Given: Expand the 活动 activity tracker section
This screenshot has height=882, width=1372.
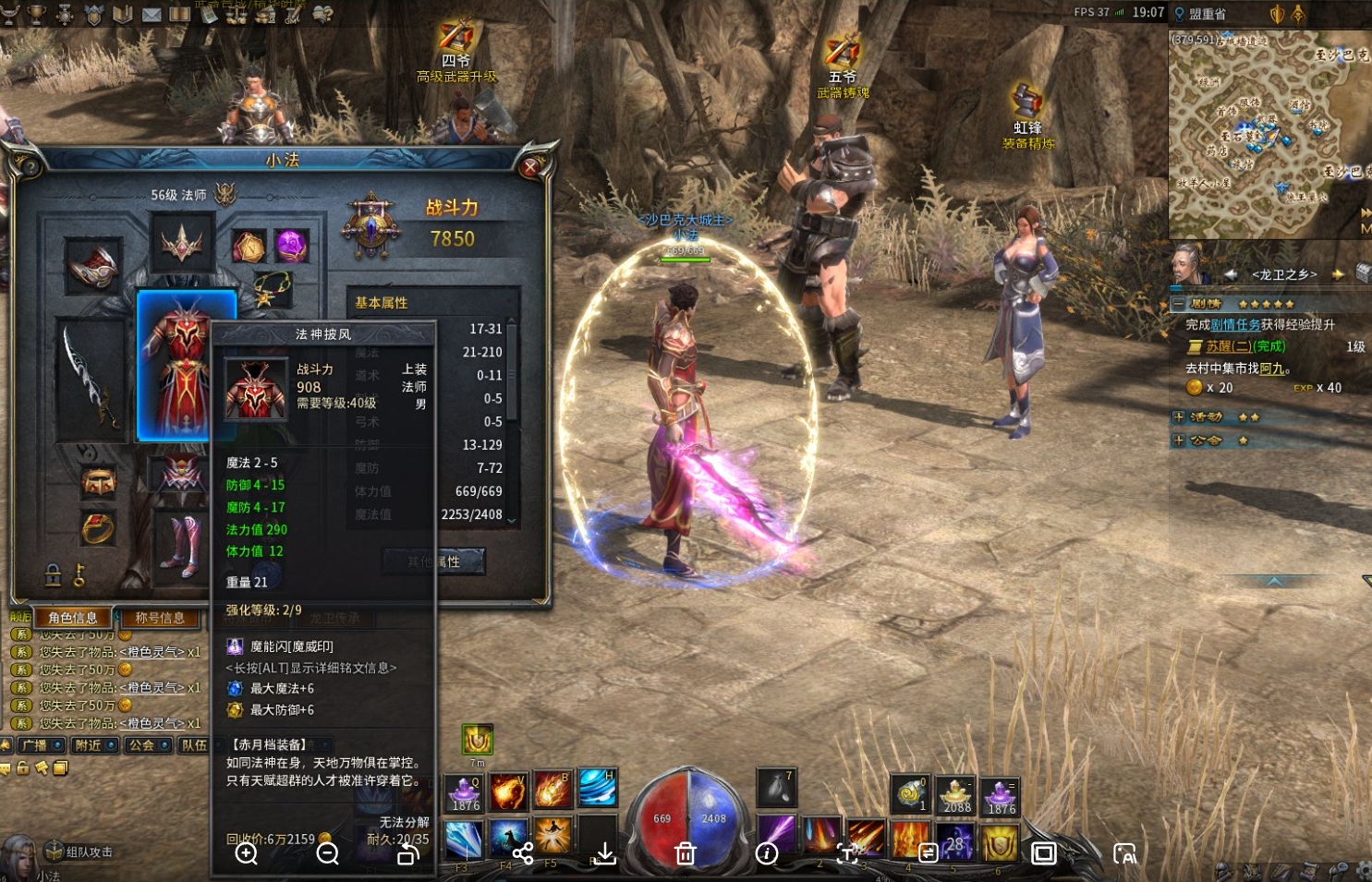Looking at the screenshot, I should tap(1178, 417).
